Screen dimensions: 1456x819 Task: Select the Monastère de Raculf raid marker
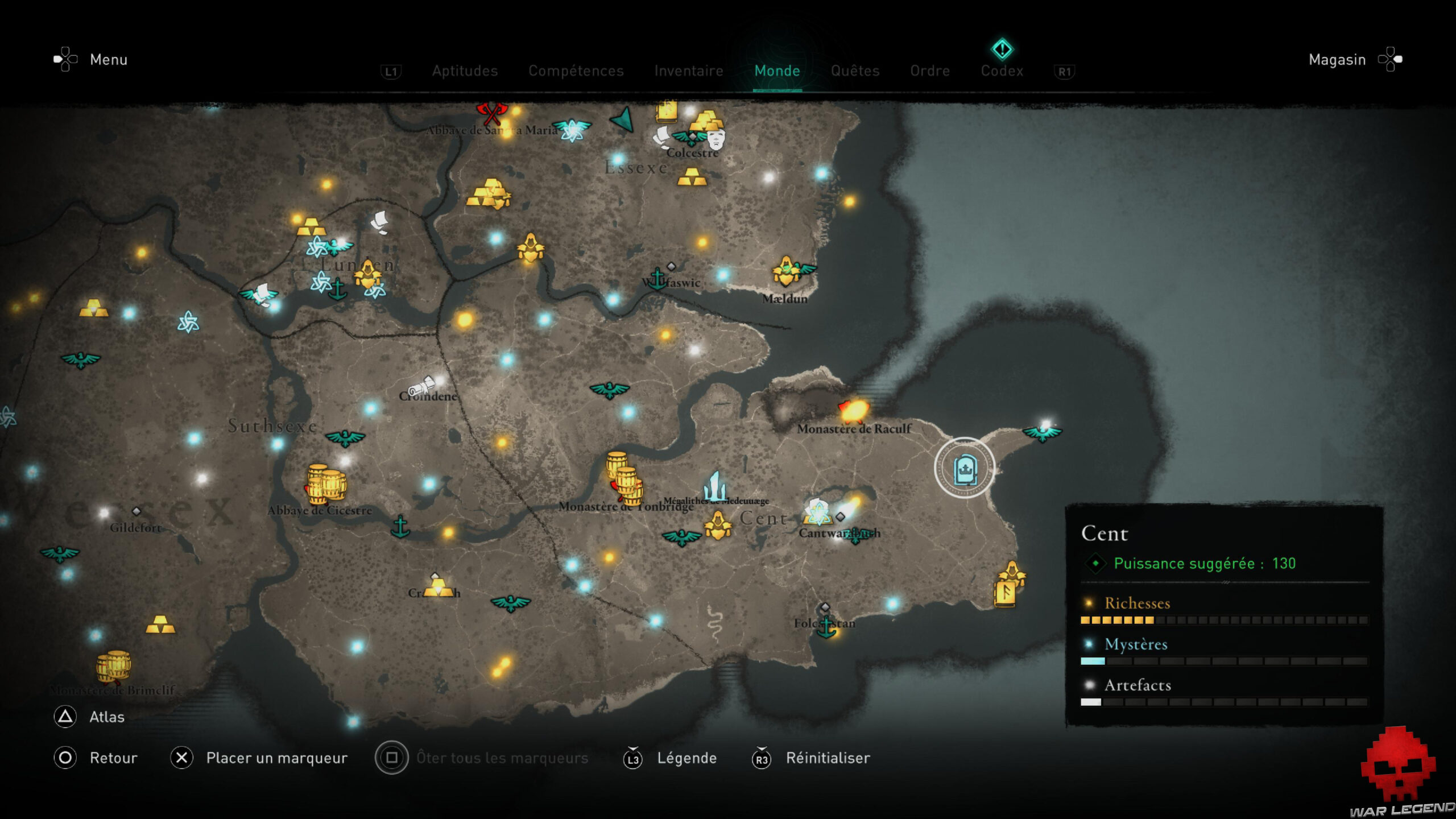854,410
